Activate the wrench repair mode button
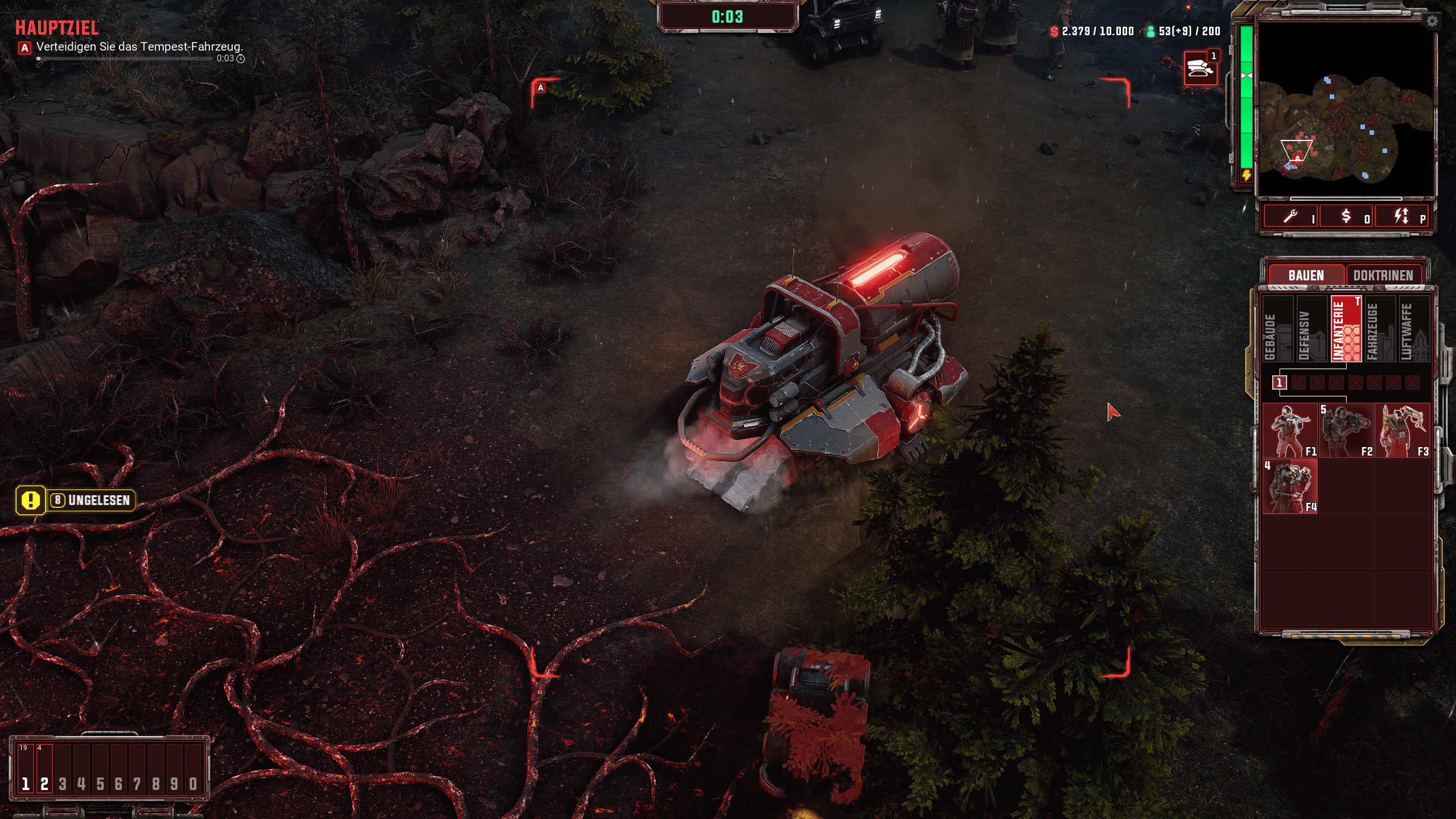This screenshot has height=819, width=1456. (1291, 216)
